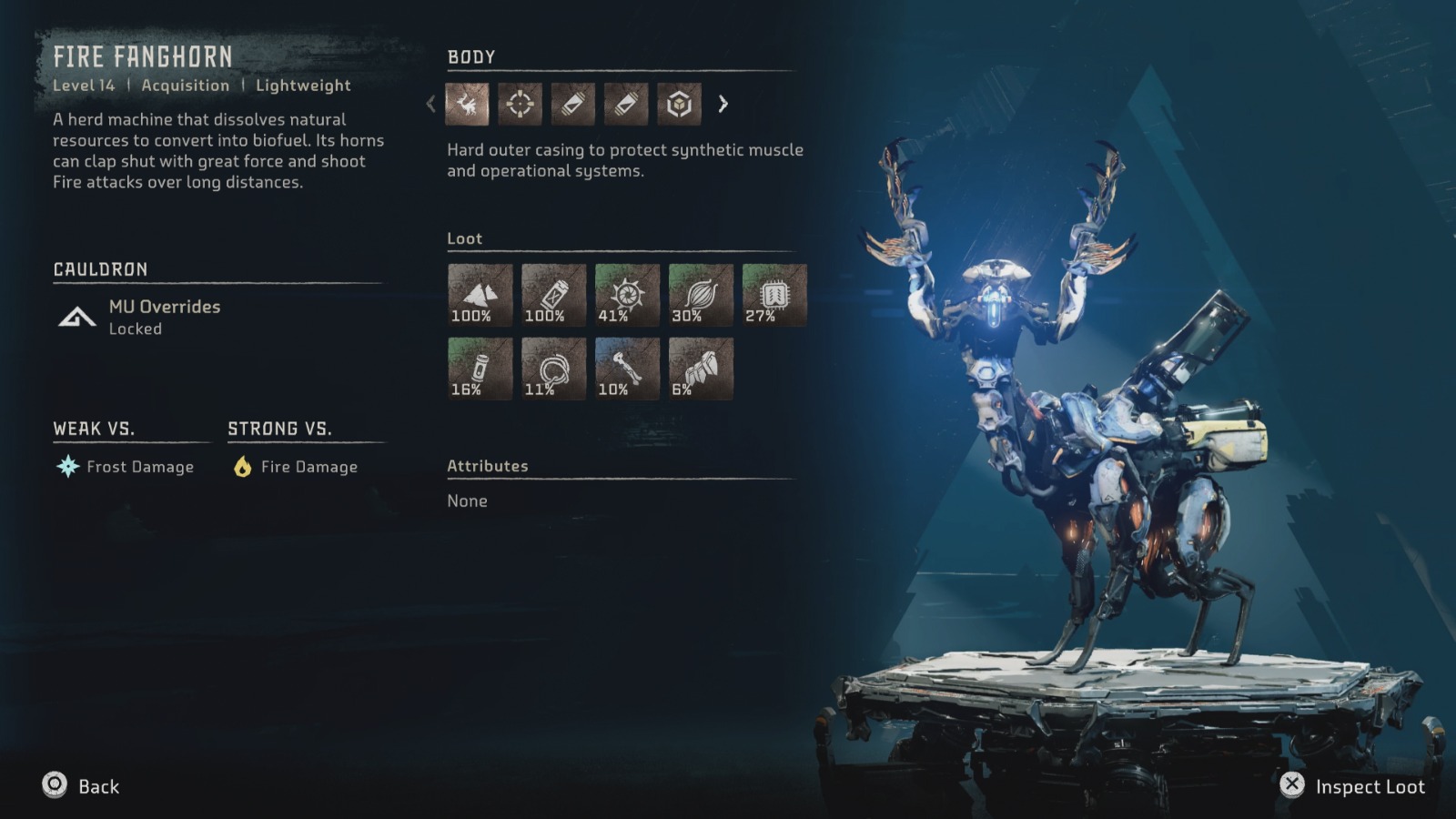Show the next machine part with right arrow
Viewport: 1456px width, 819px height.
pos(723,105)
